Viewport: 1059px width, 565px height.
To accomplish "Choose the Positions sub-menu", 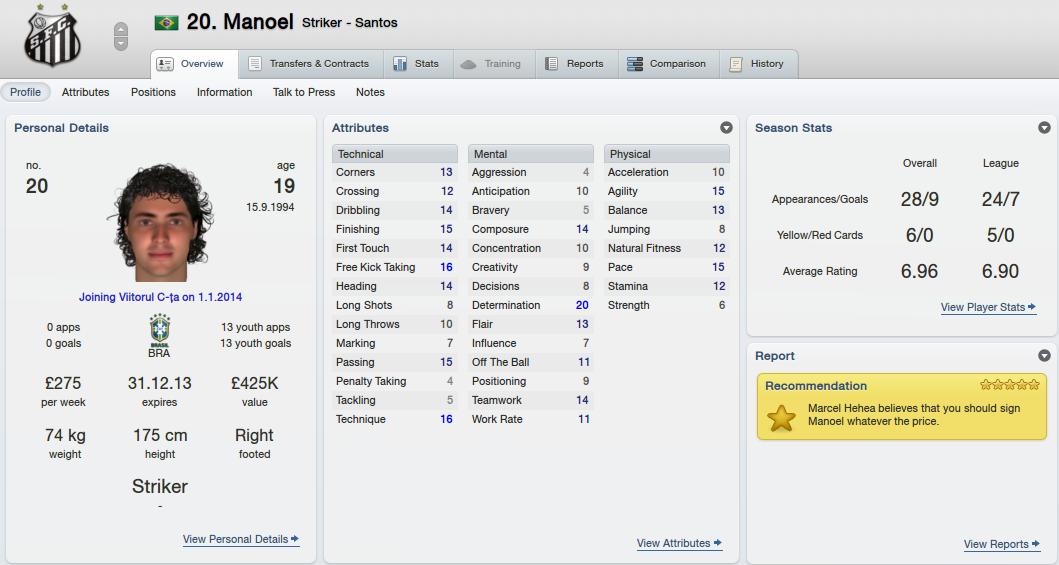I will 153,92.
